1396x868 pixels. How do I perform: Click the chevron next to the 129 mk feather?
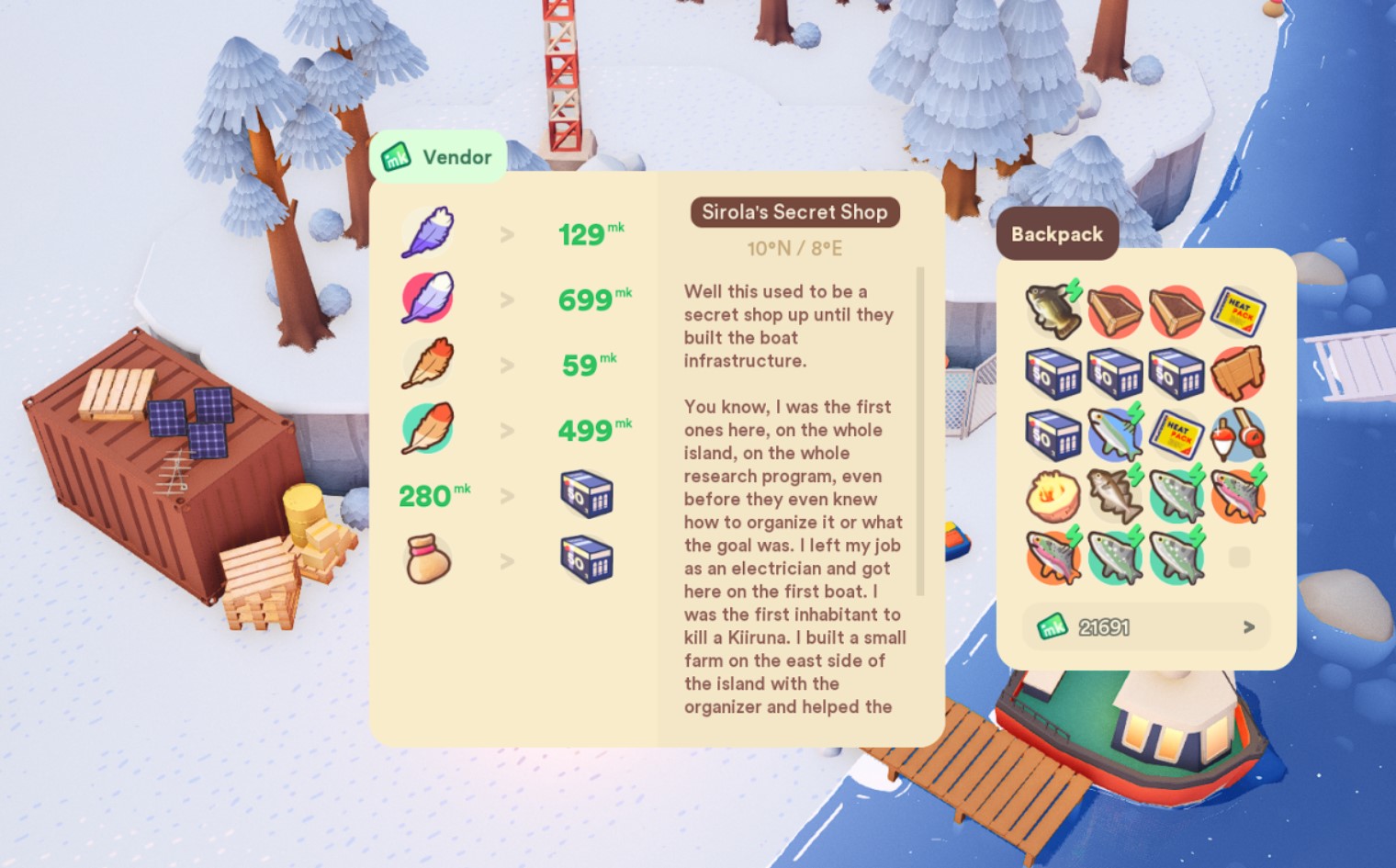(x=506, y=233)
